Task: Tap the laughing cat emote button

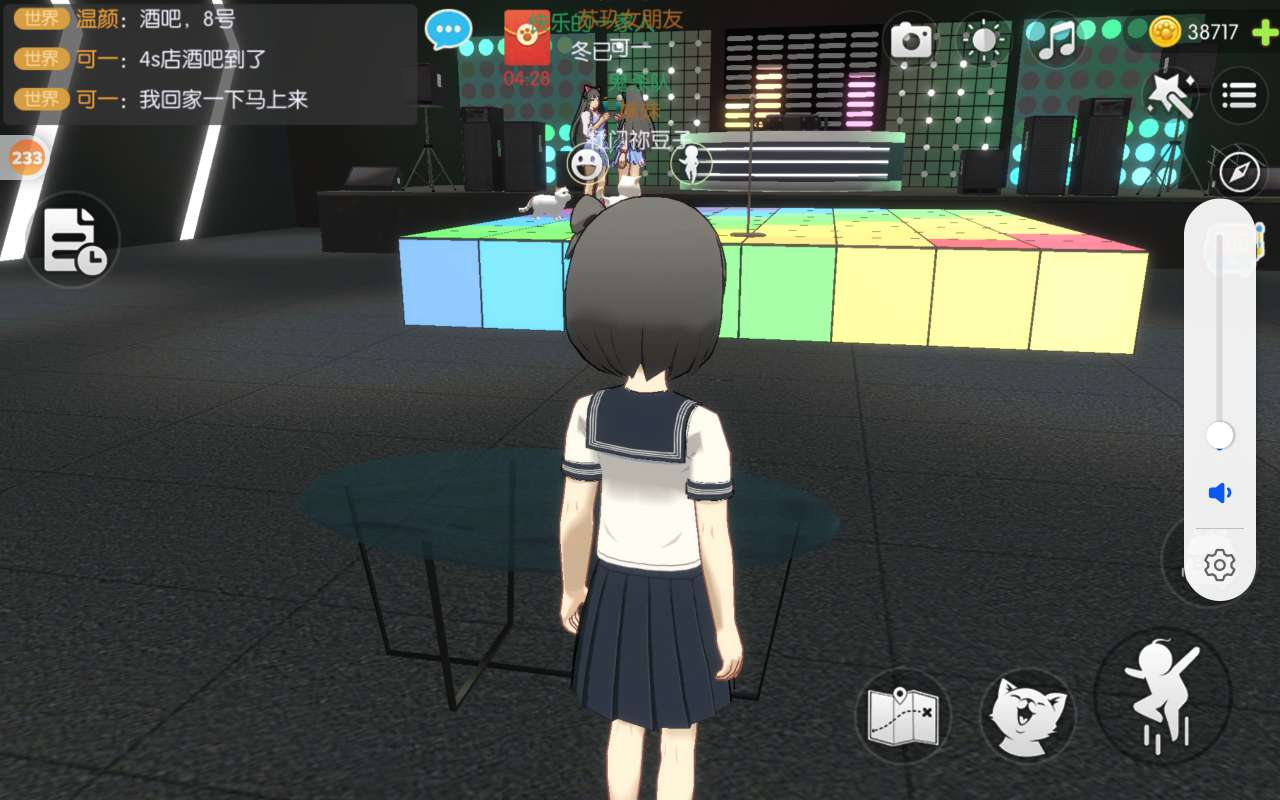Action: [x=1027, y=716]
